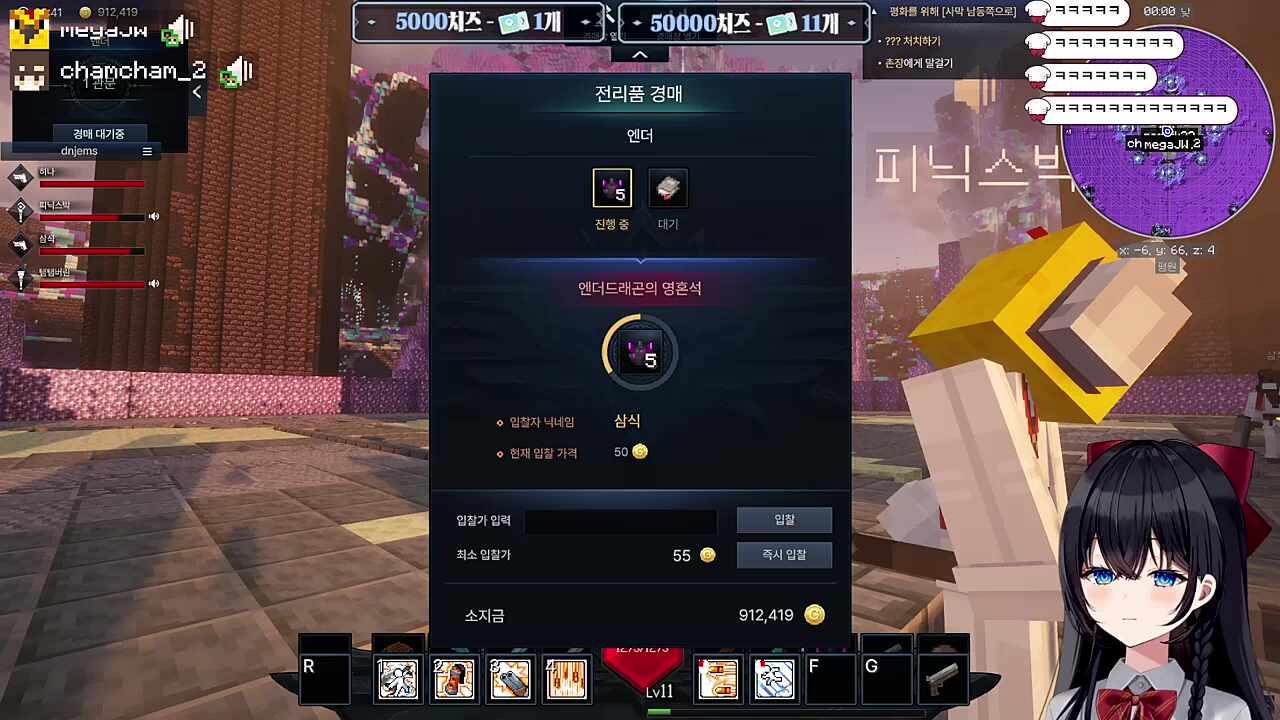Collapse the auction banner with the top chevron
The width and height of the screenshot is (1280, 720).
point(640,54)
